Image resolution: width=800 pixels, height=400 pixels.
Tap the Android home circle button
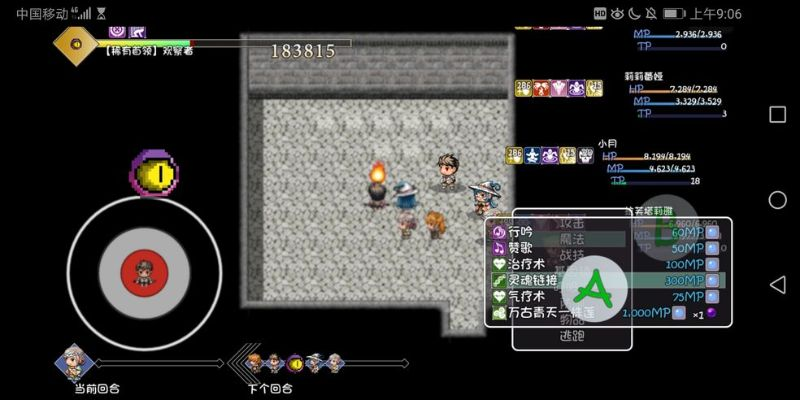click(777, 200)
